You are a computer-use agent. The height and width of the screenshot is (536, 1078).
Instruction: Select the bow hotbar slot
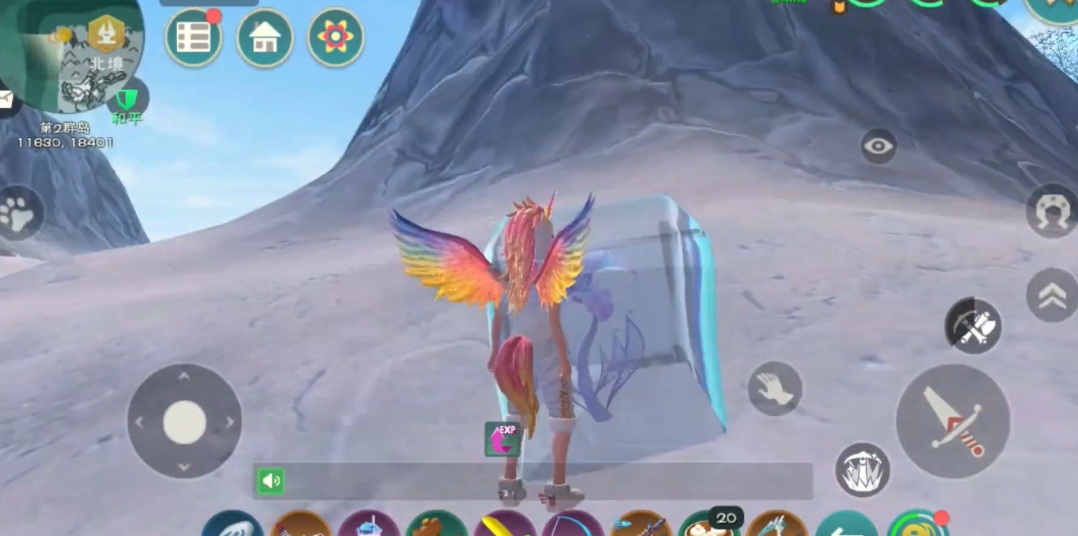[x=572, y=526]
